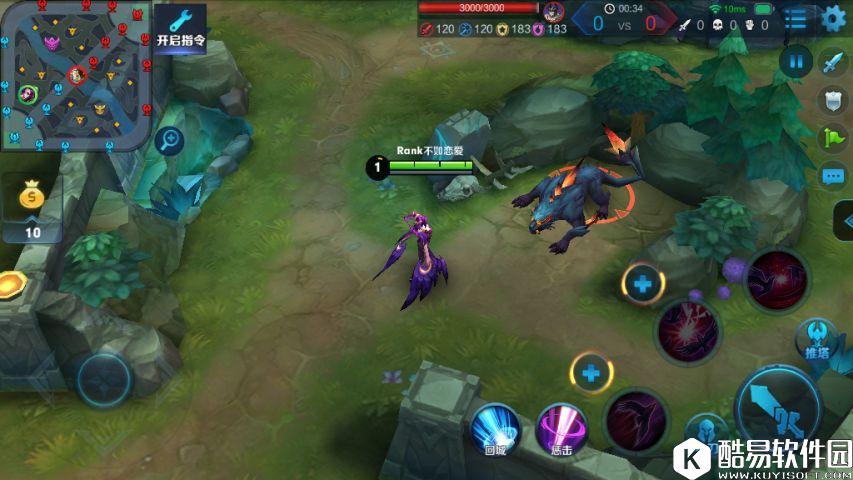Screen dimensions: 853x480
Task: Send the green flag gather signal
Action: 833,137
